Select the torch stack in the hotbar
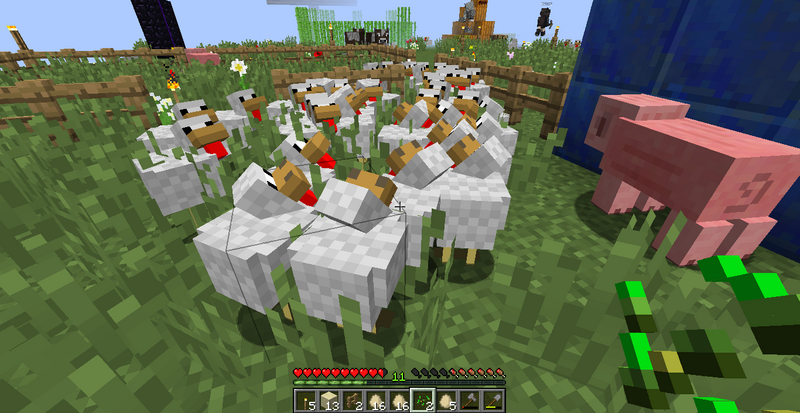Image resolution: width=800 pixels, height=413 pixels. coord(304,401)
